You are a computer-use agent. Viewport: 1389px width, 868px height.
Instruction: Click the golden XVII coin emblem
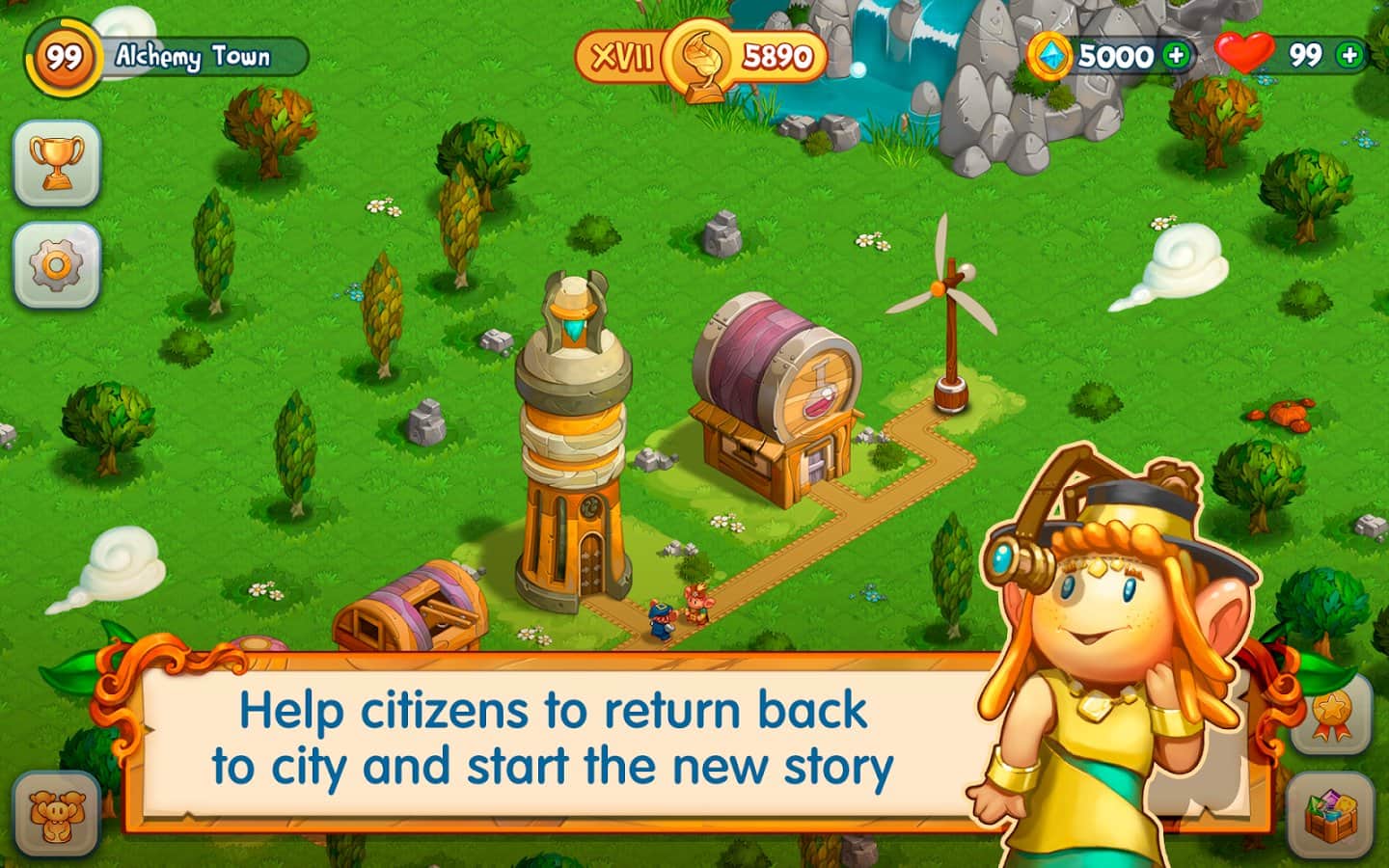pos(699,53)
